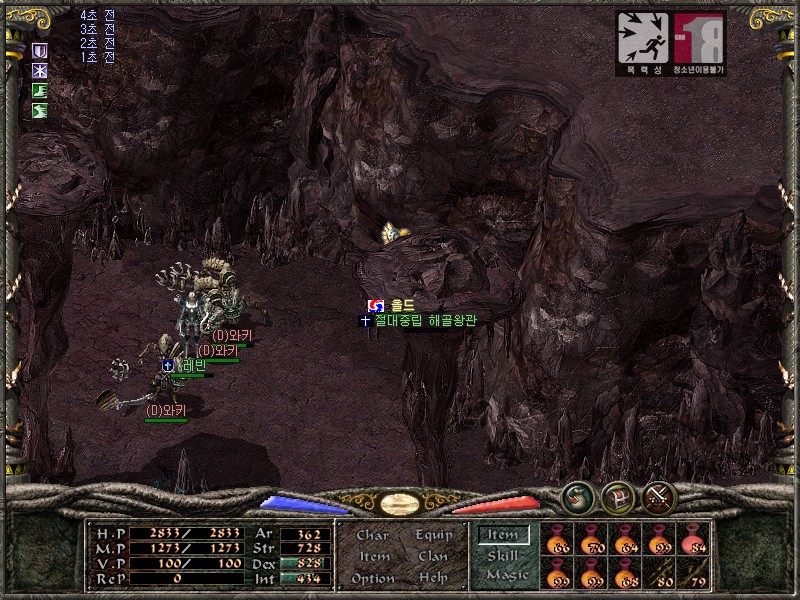Open the Char menu
The height and width of the screenshot is (600, 800).
pyautogui.click(x=372, y=535)
